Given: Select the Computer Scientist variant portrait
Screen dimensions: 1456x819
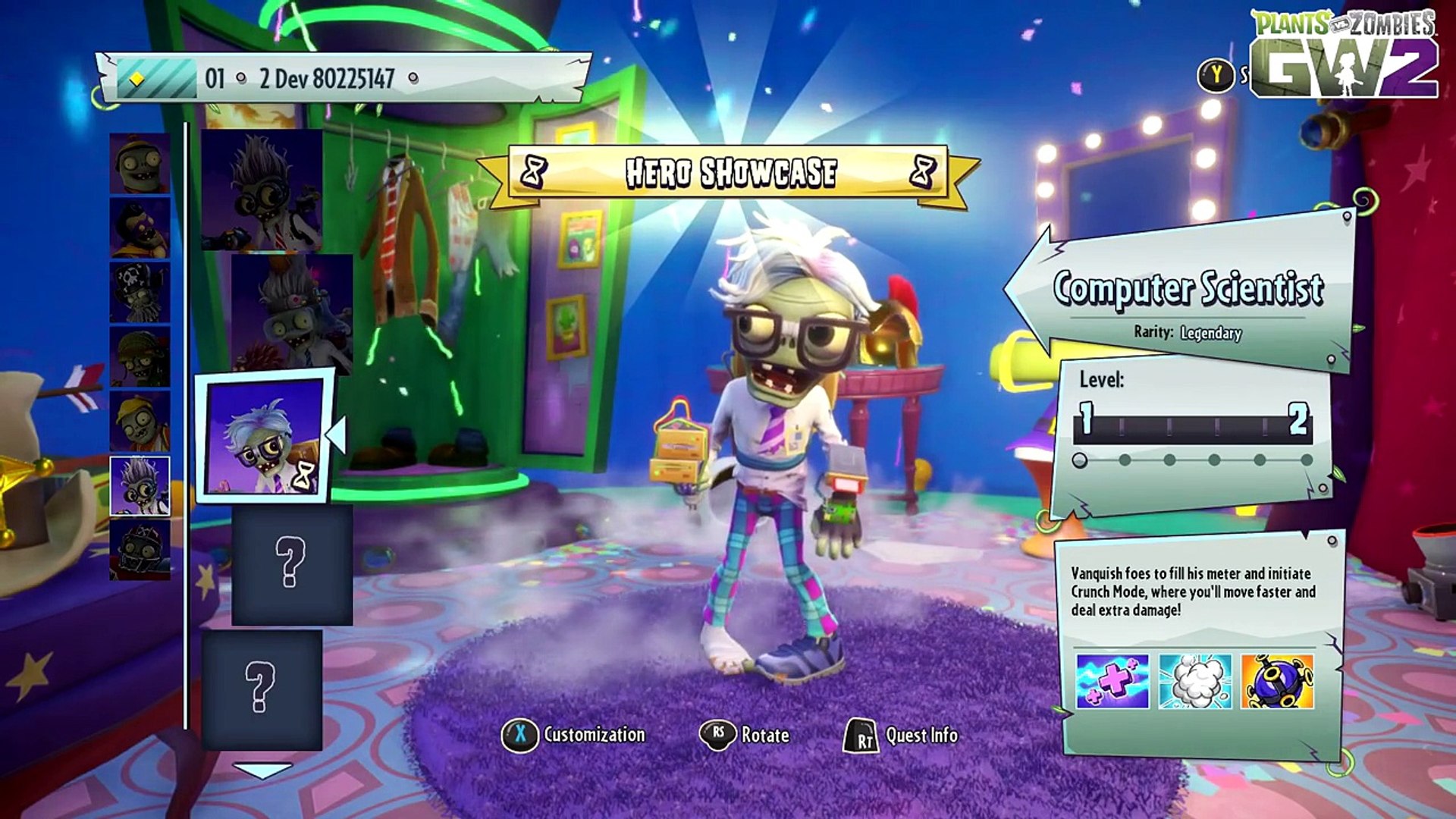Looking at the screenshot, I should tap(263, 436).
